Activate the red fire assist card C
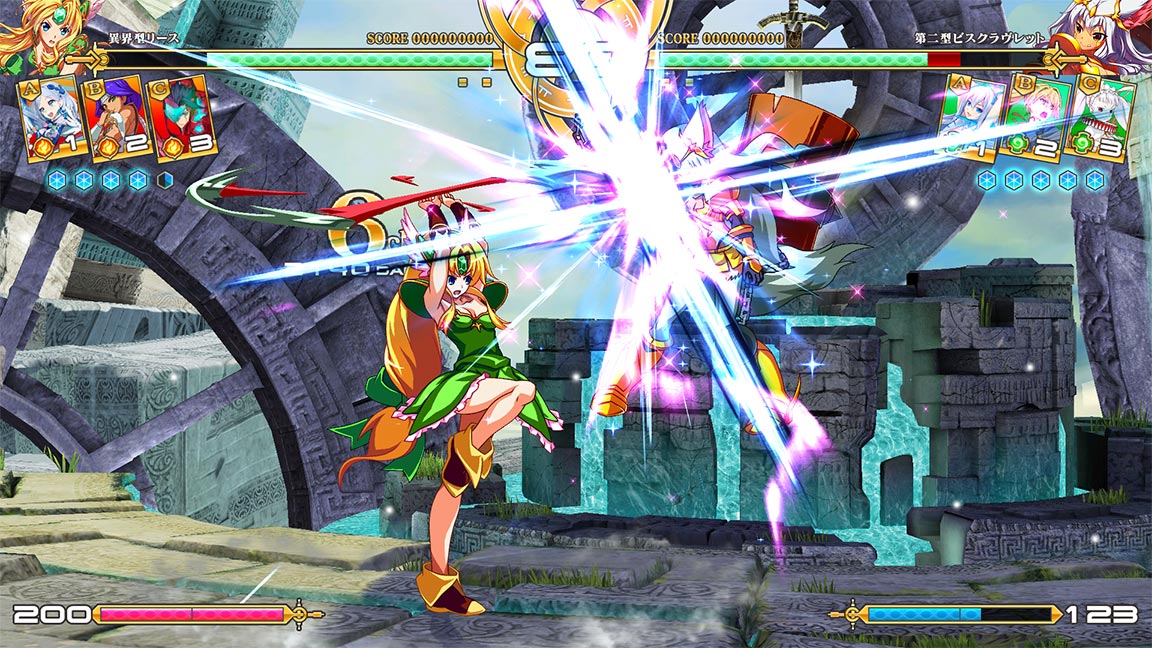The width and height of the screenshot is (1152, 648). [182, 118]
